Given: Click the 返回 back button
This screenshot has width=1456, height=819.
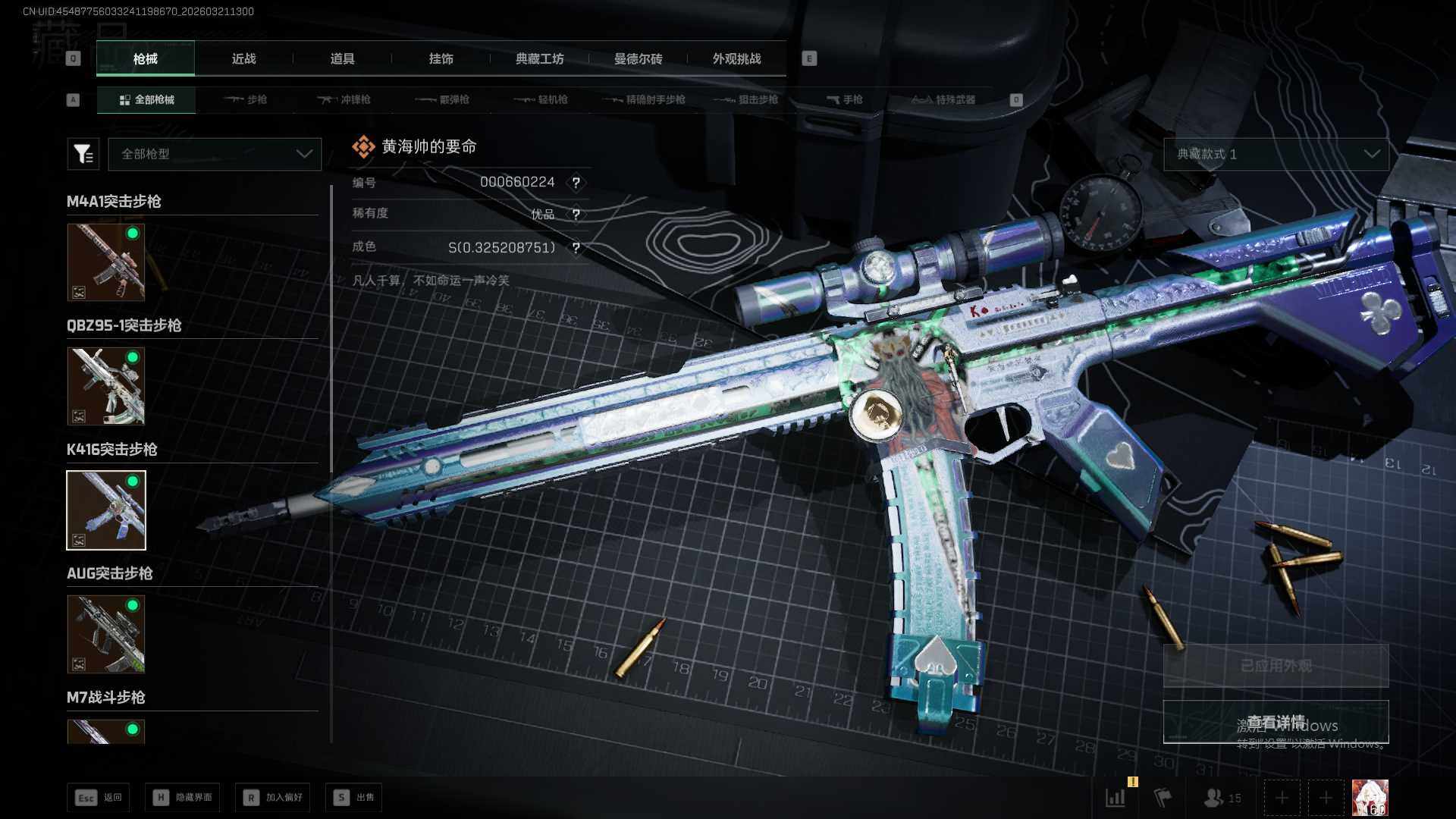Looking at the screenshot, I should click(x=99, y=797).
